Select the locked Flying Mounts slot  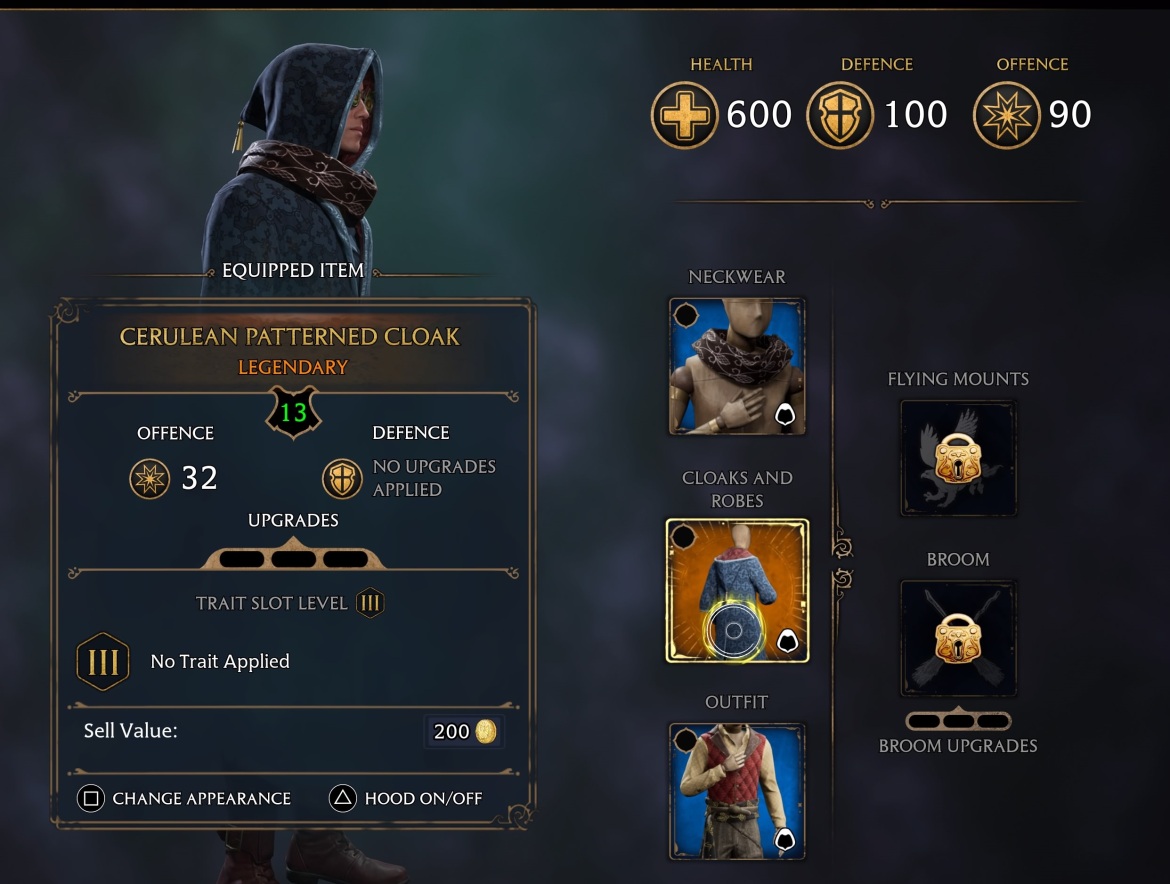(958, 459)
